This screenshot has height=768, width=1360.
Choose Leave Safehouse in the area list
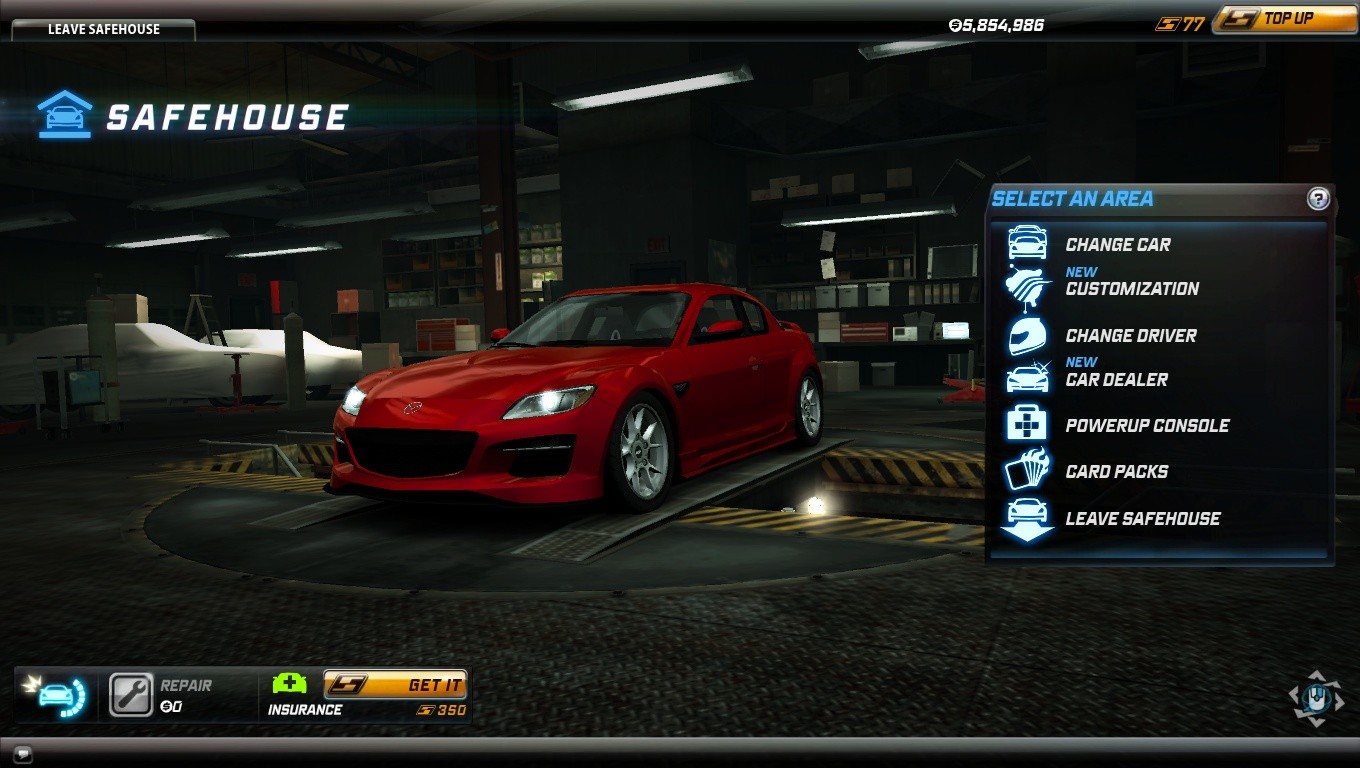1142,519
